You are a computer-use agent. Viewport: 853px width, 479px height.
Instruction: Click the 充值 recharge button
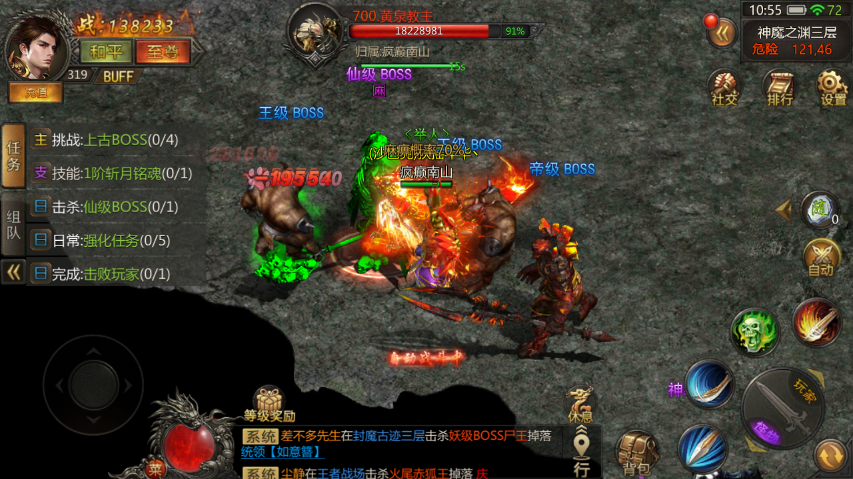point(36,92)
